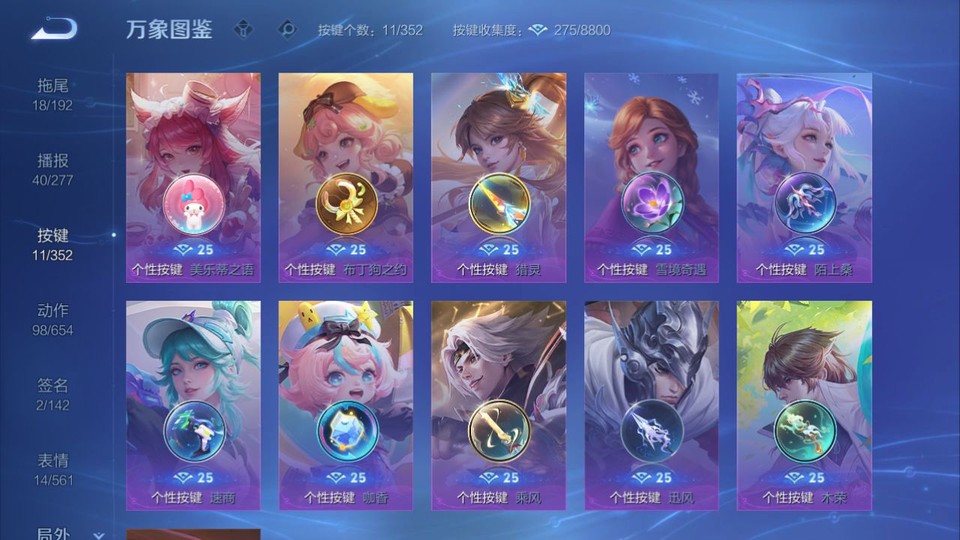Image resolution: width=960 pixels, height=540 pixels.
Task: Show the 表情 category
Action: 53,469
